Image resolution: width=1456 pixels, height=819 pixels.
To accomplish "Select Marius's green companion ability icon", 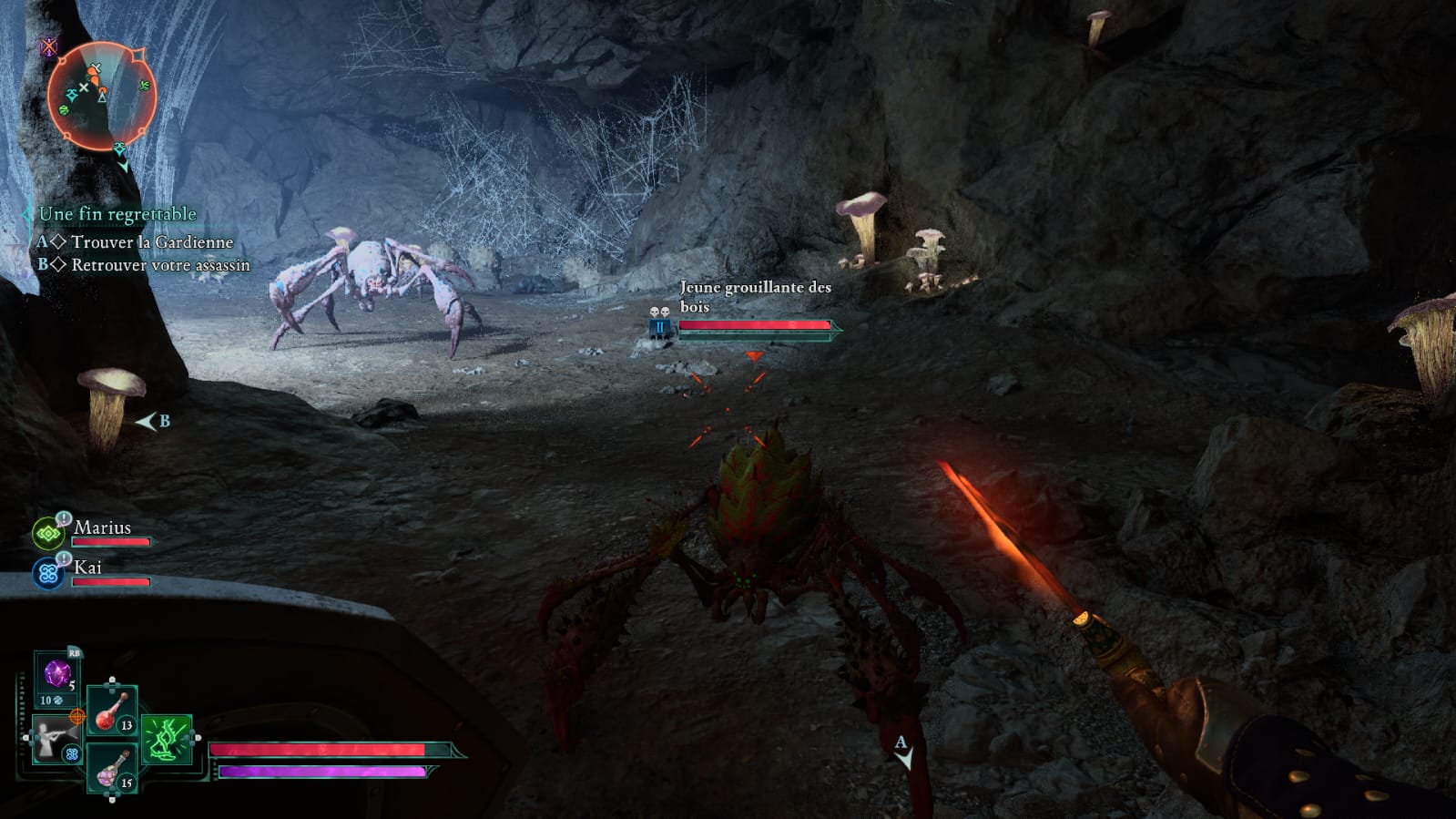I will tap(47, 533).
